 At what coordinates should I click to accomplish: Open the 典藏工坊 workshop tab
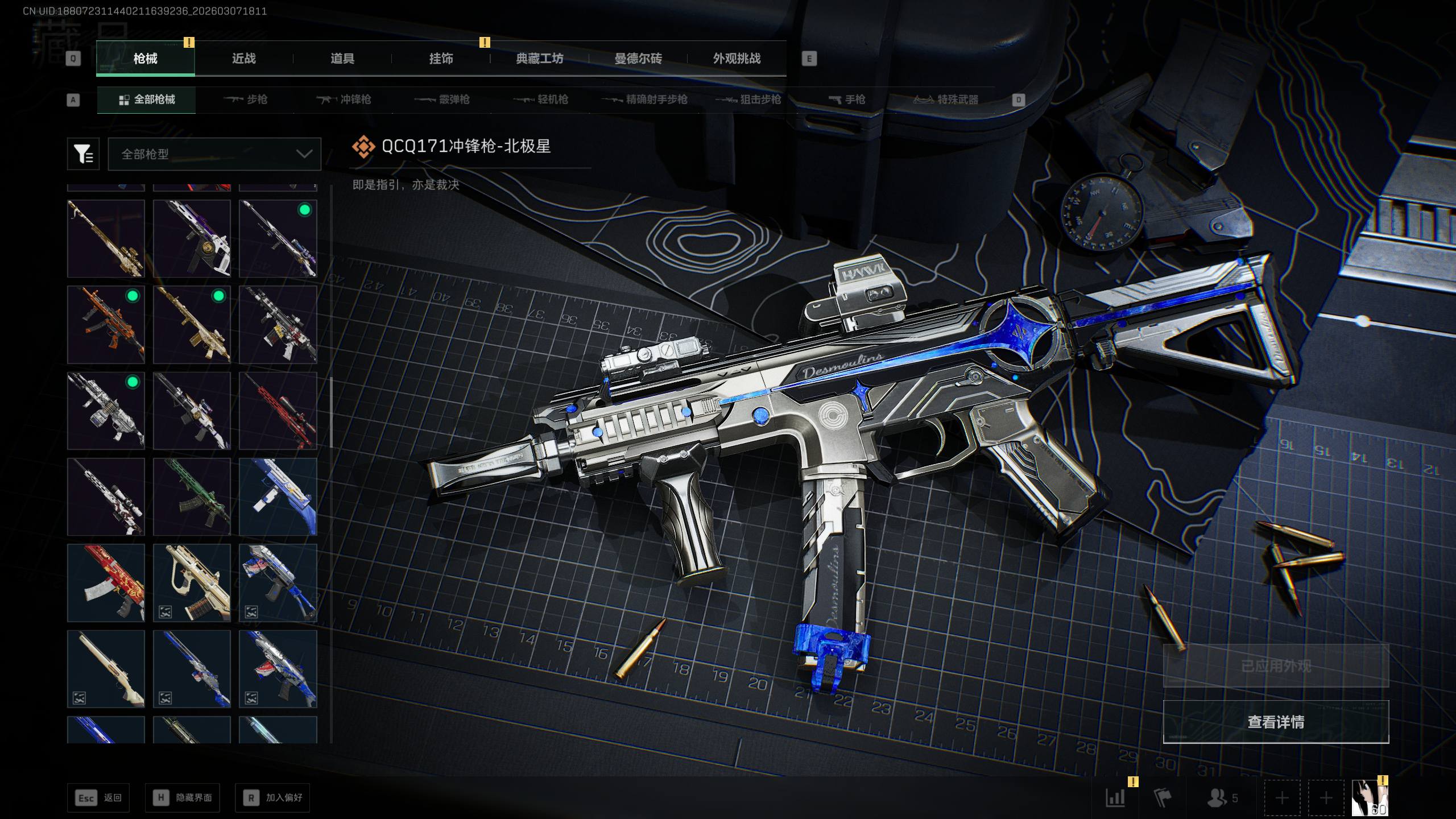click(x=539, y=59)
